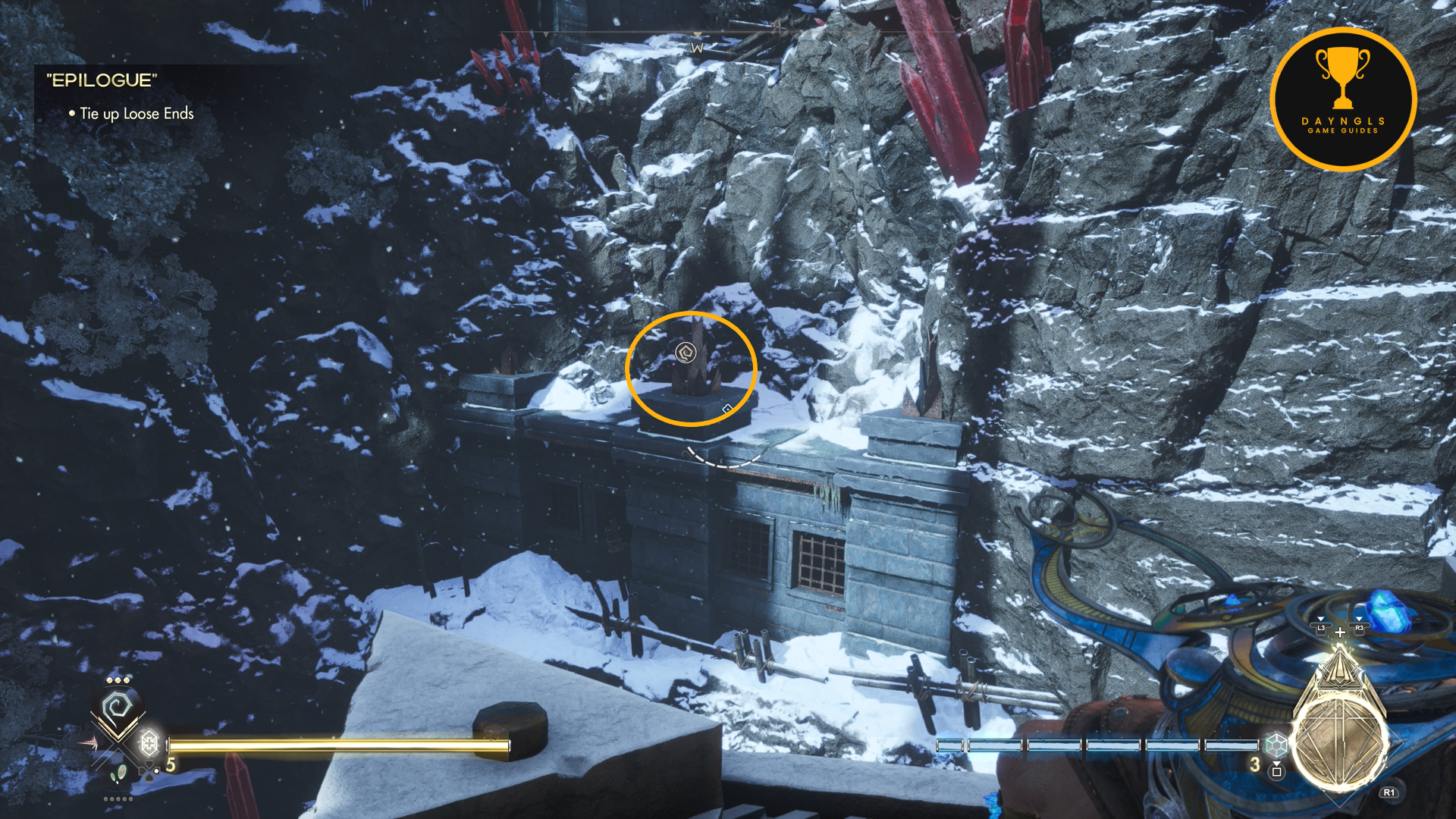Use the essence potion cube icon

1276,745
